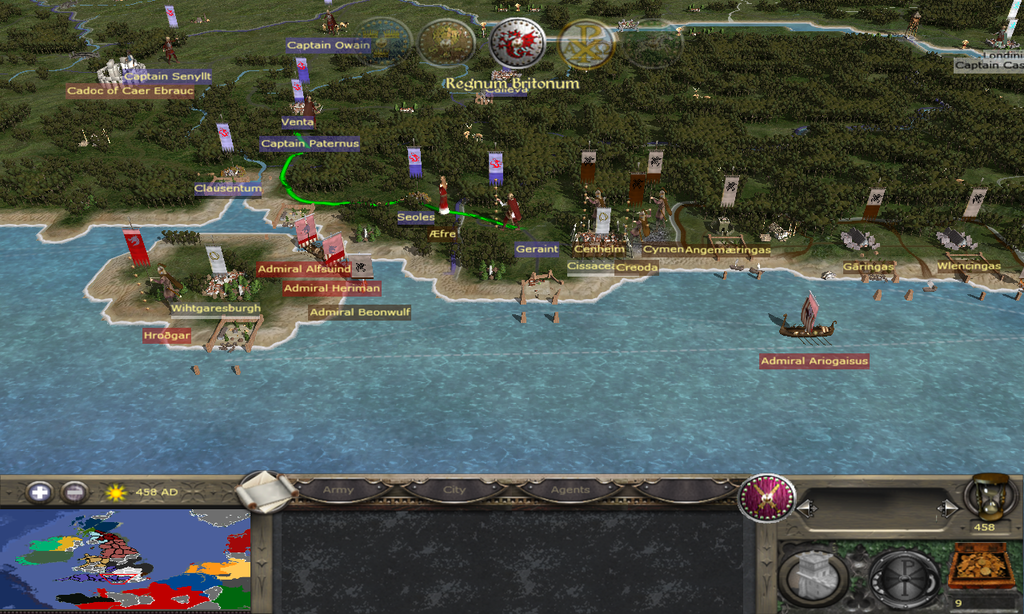
Task: Switch to the Agents tab
Action: pyautogui.click(x=569, y=491)
